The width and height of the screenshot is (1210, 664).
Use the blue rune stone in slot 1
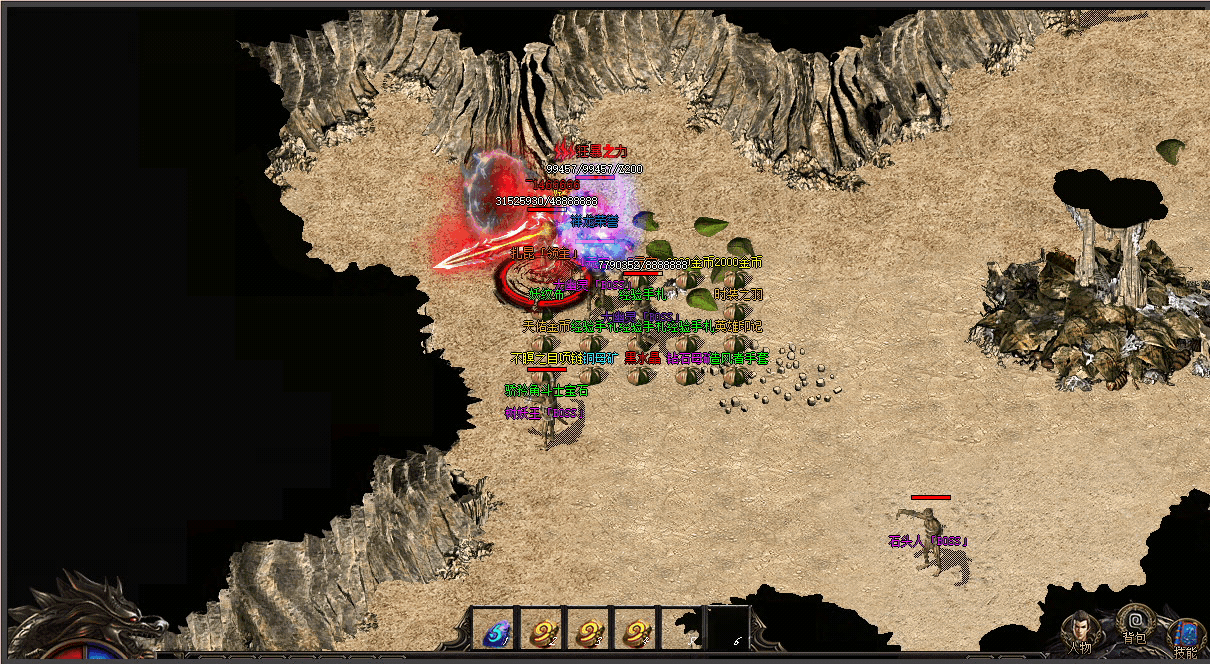coord(496,632)
